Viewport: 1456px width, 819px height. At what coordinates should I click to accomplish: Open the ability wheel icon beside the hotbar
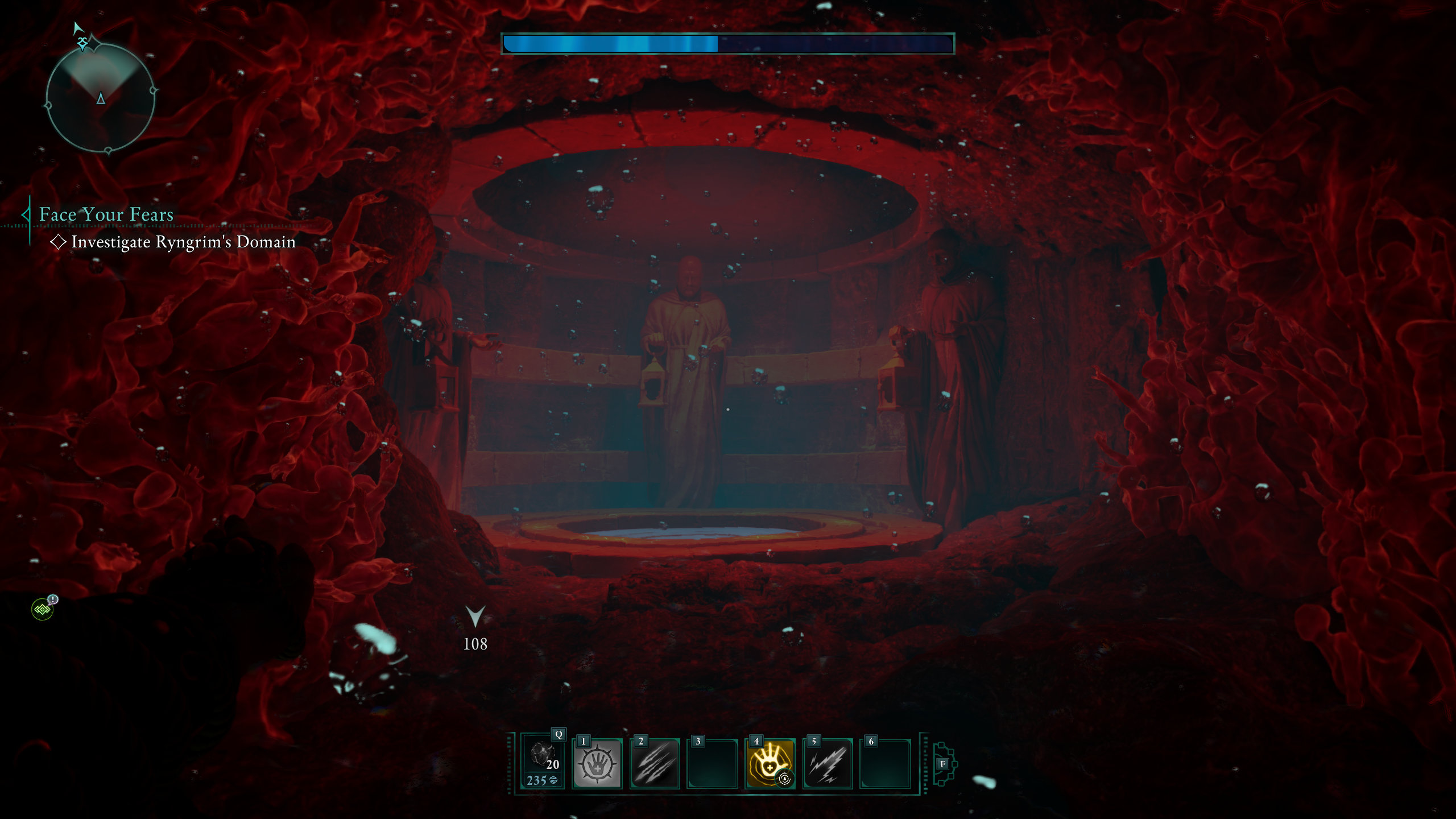[944, 764]
